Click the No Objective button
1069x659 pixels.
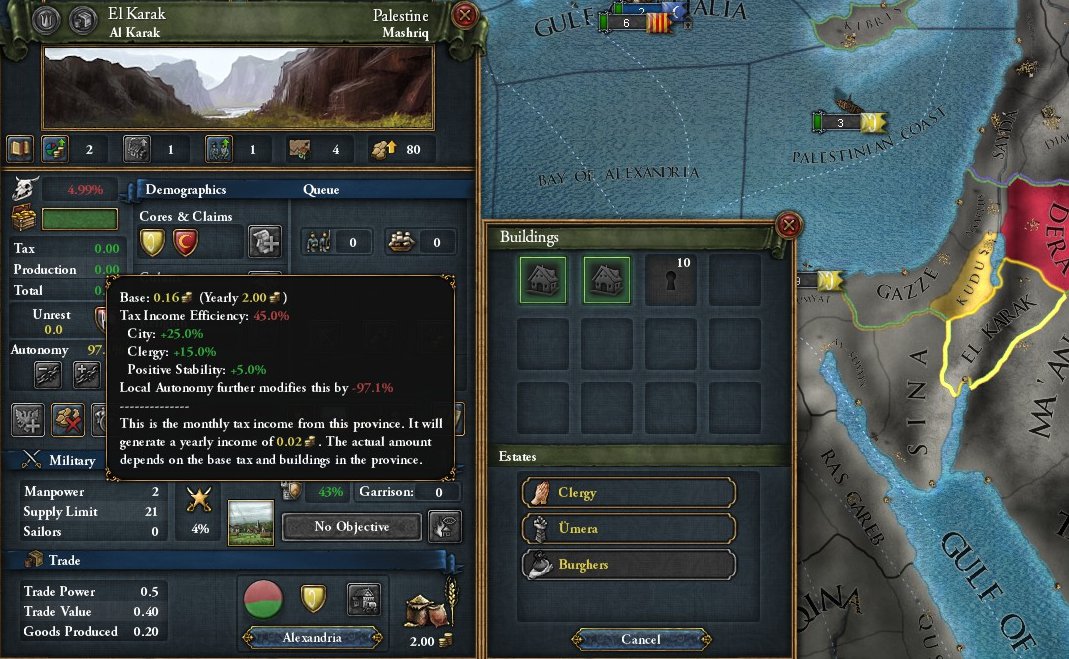(351, 527)
